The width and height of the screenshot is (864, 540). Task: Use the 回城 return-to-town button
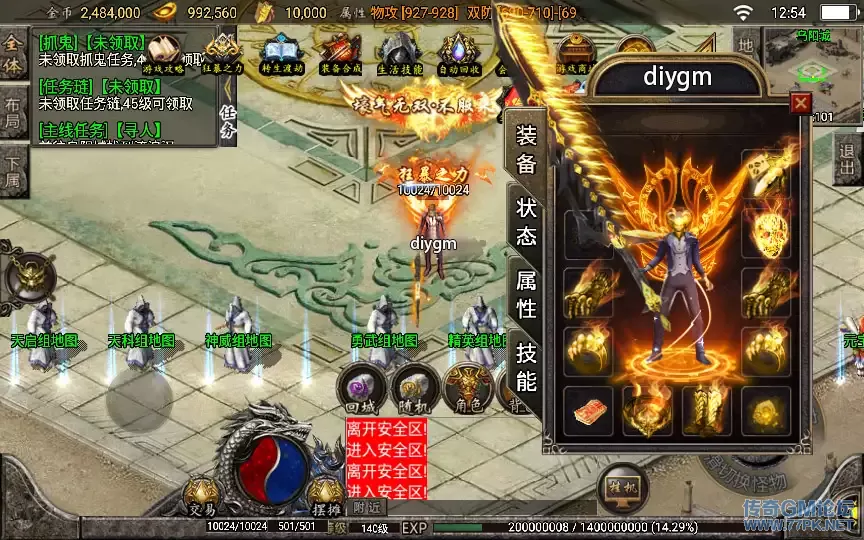[358, 389]
